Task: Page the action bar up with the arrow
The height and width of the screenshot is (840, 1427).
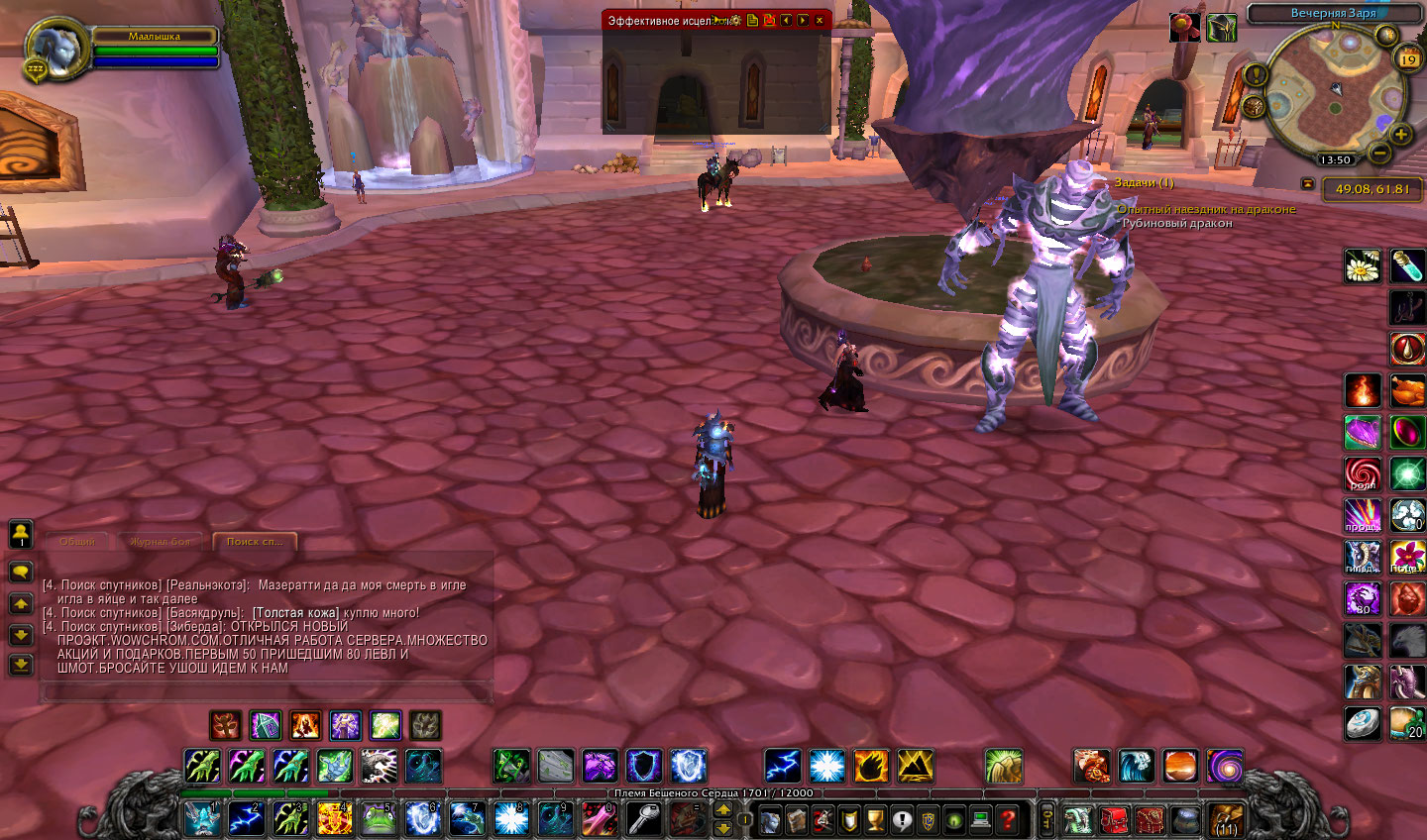Action: pyautogui.click(x=723, y=809)
